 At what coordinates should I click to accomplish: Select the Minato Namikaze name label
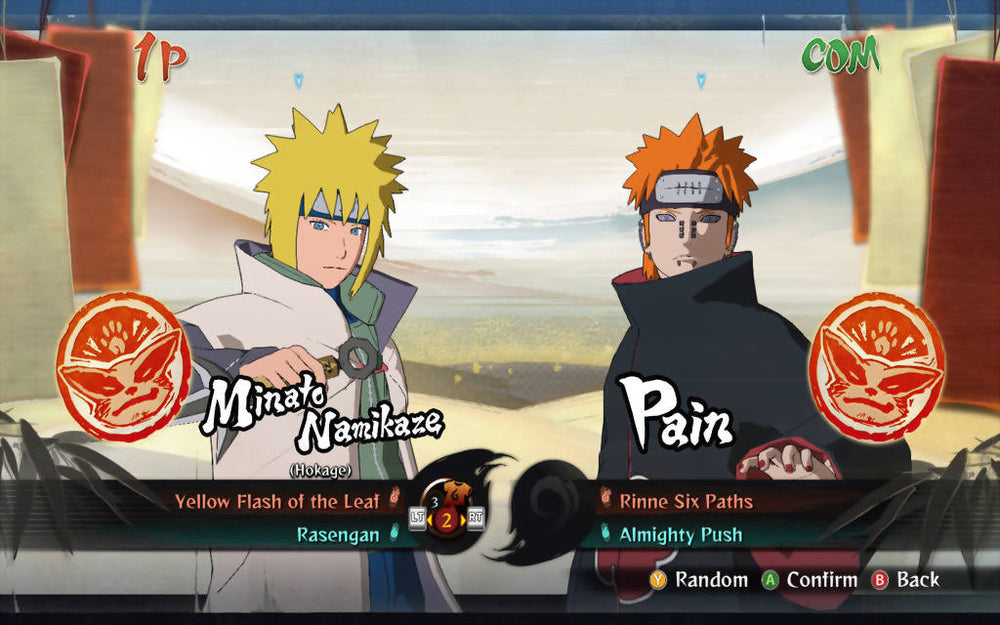tap(320, 413)
